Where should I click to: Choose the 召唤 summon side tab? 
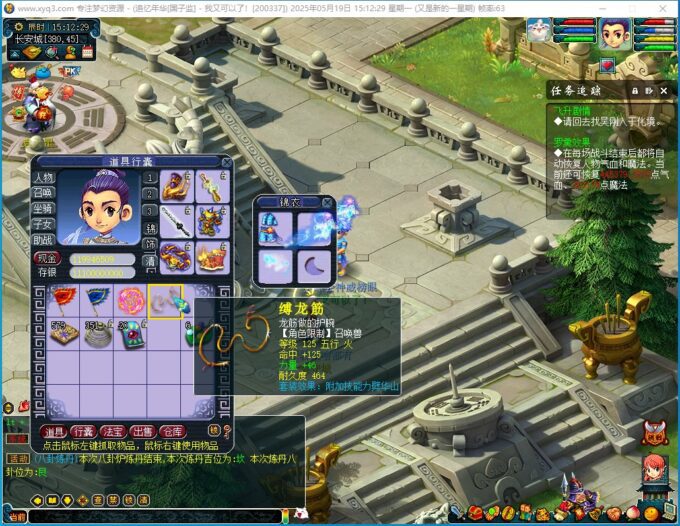coord(43,193)
